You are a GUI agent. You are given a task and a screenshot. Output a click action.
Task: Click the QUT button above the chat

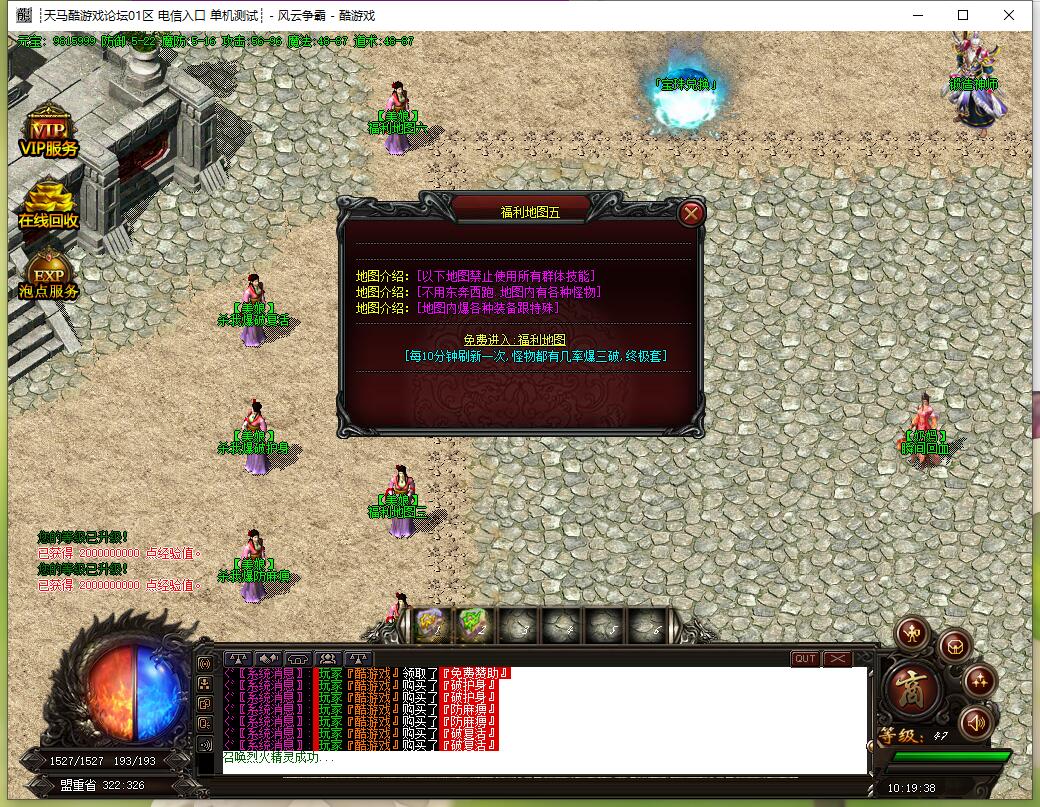805,659
